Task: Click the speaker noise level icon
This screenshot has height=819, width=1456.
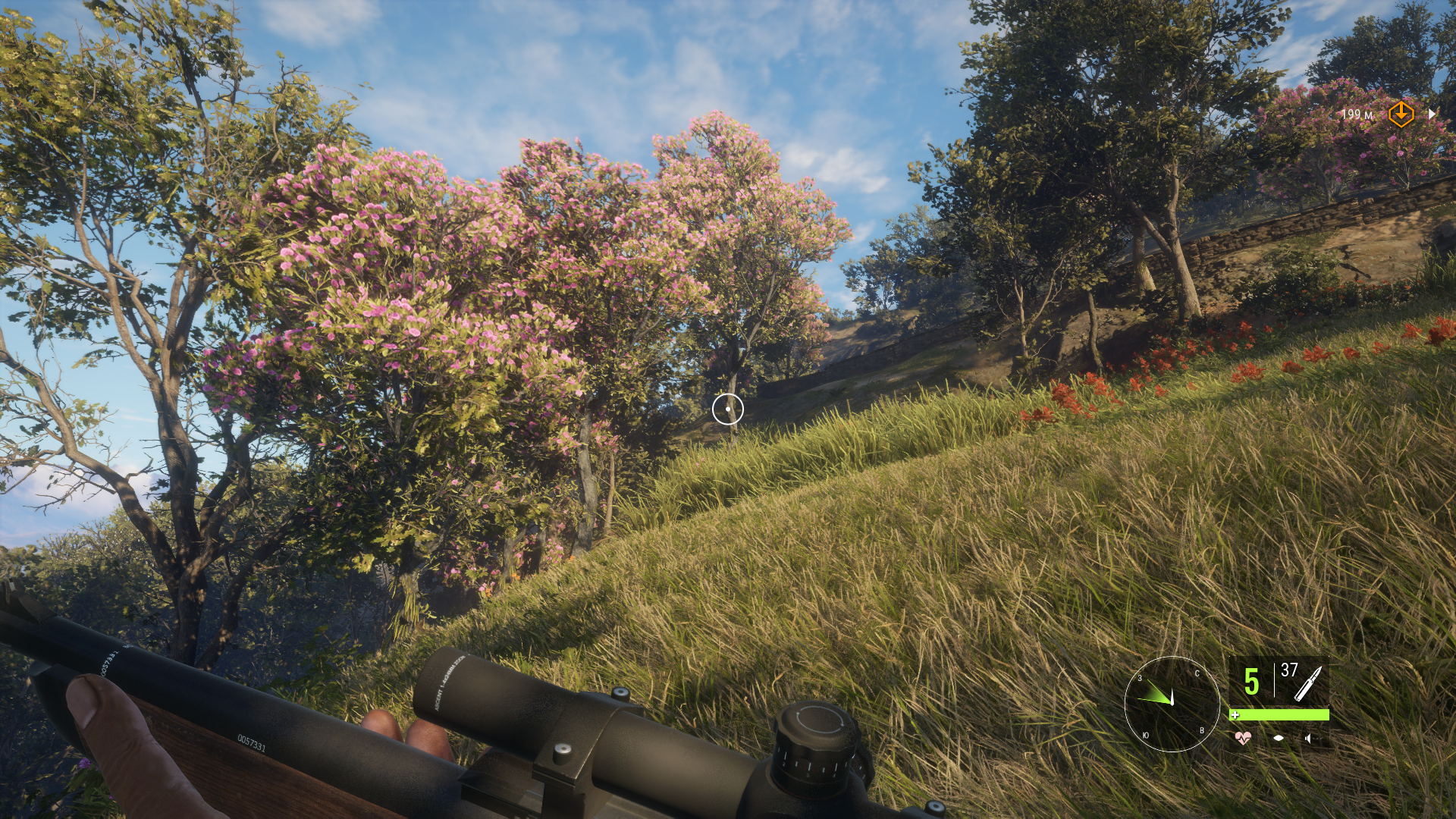Action: (1308, 738)
